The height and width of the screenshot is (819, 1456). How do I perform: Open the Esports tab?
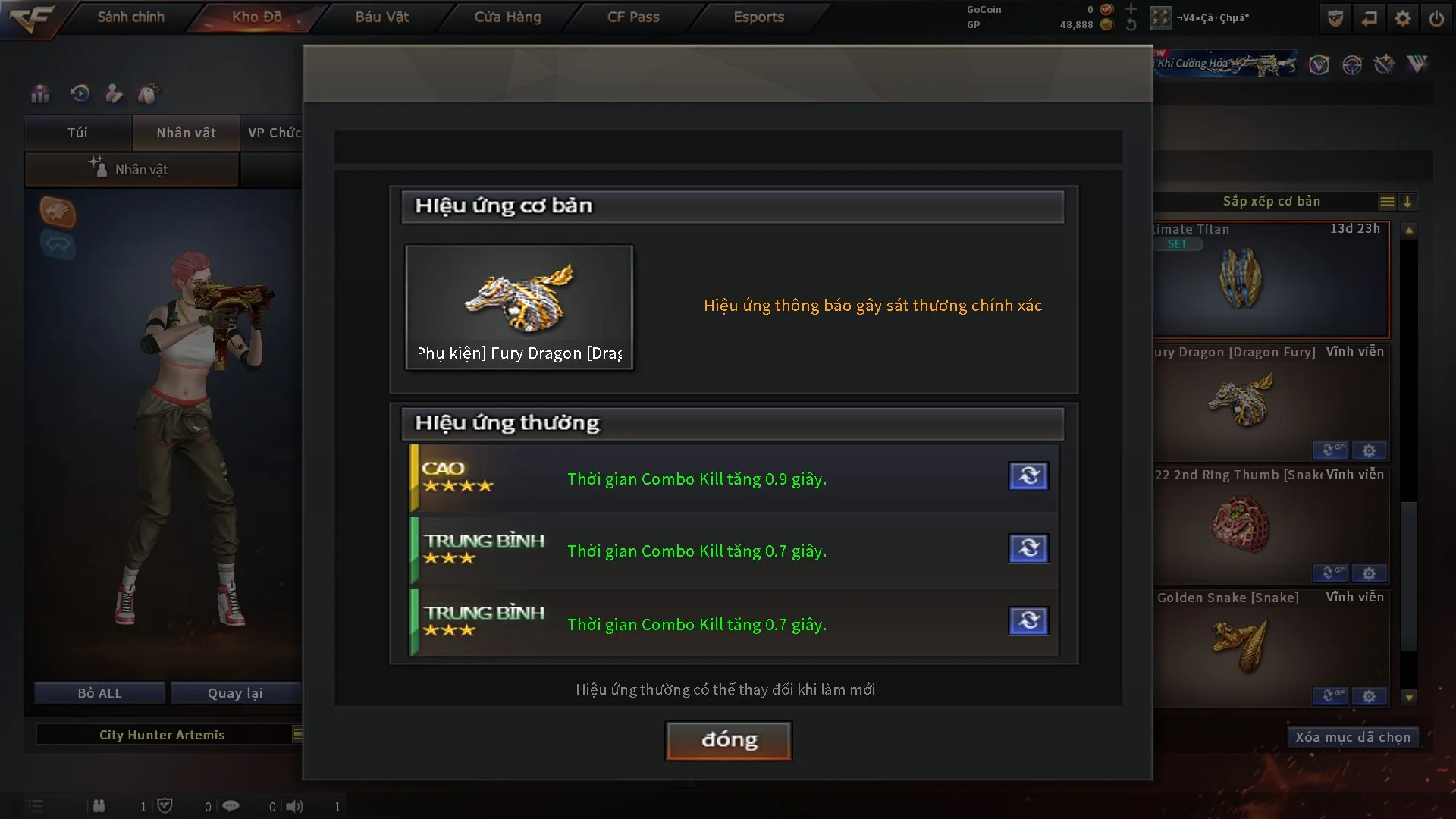click(758, 17)
